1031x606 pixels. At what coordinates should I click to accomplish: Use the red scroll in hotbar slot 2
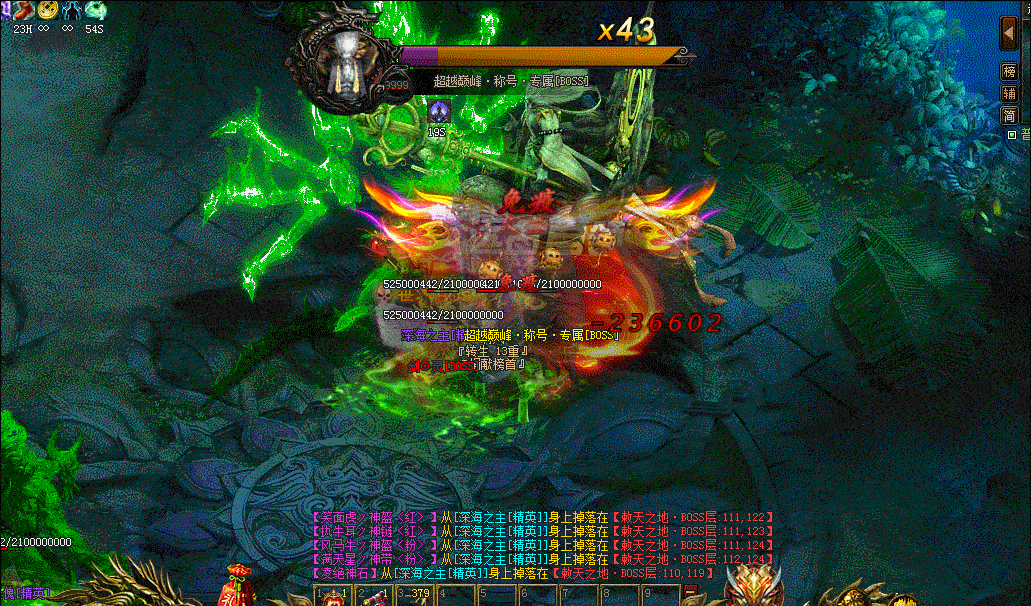pyautogui.click(x=373, y=595)
